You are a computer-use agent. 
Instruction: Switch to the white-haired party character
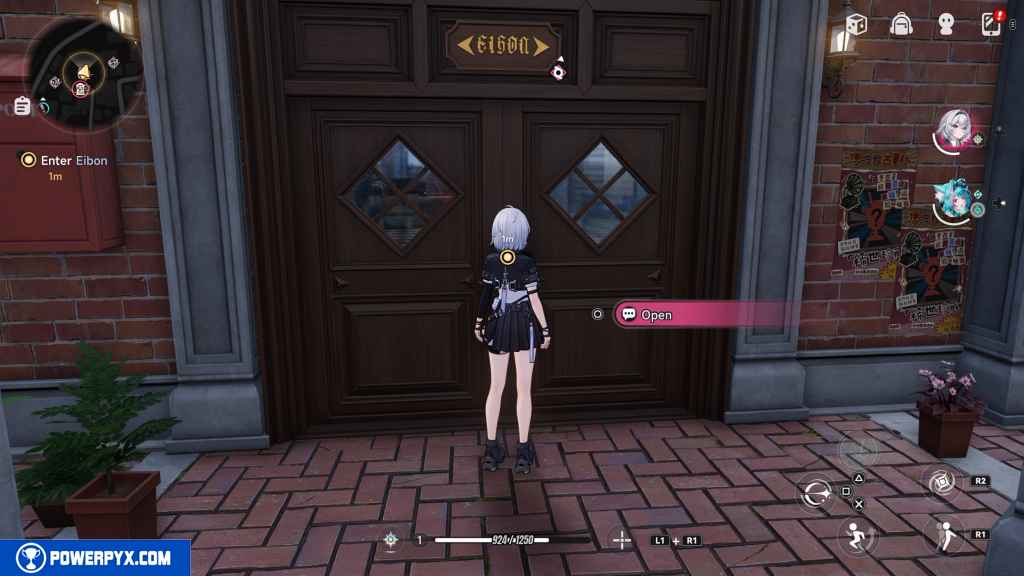pyautogui.click(x=952, y=130)
